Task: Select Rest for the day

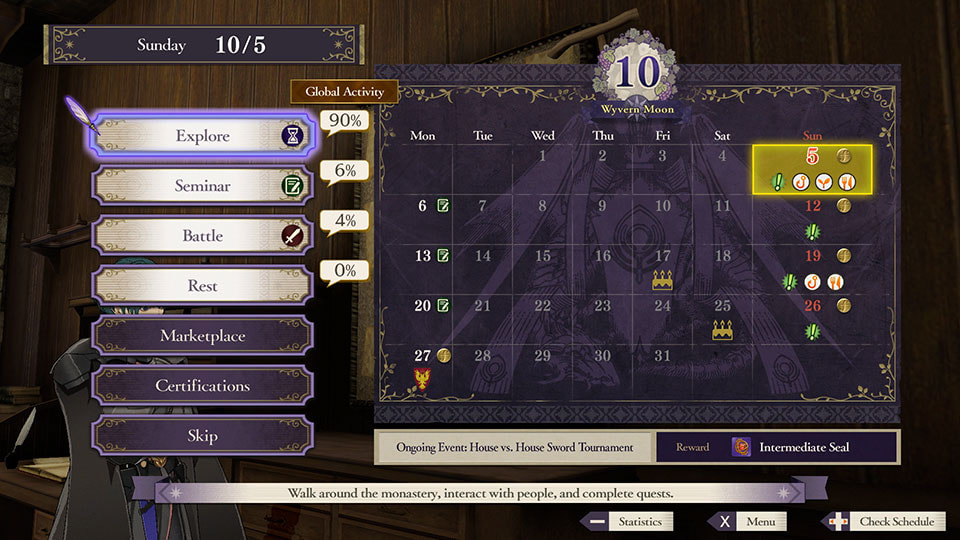Action: (203, 286)
